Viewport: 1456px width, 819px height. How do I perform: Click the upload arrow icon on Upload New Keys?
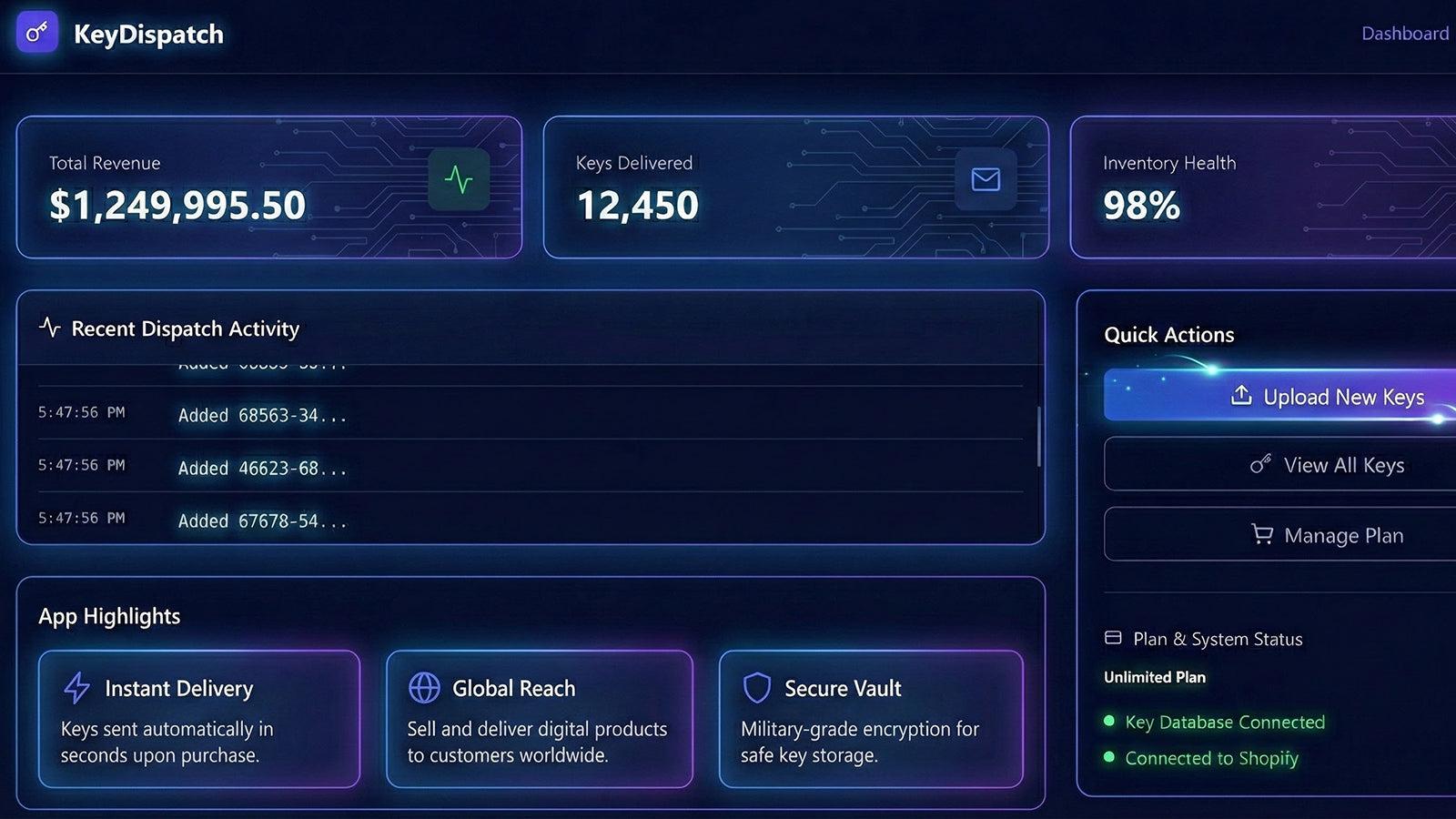[1239, 396]
